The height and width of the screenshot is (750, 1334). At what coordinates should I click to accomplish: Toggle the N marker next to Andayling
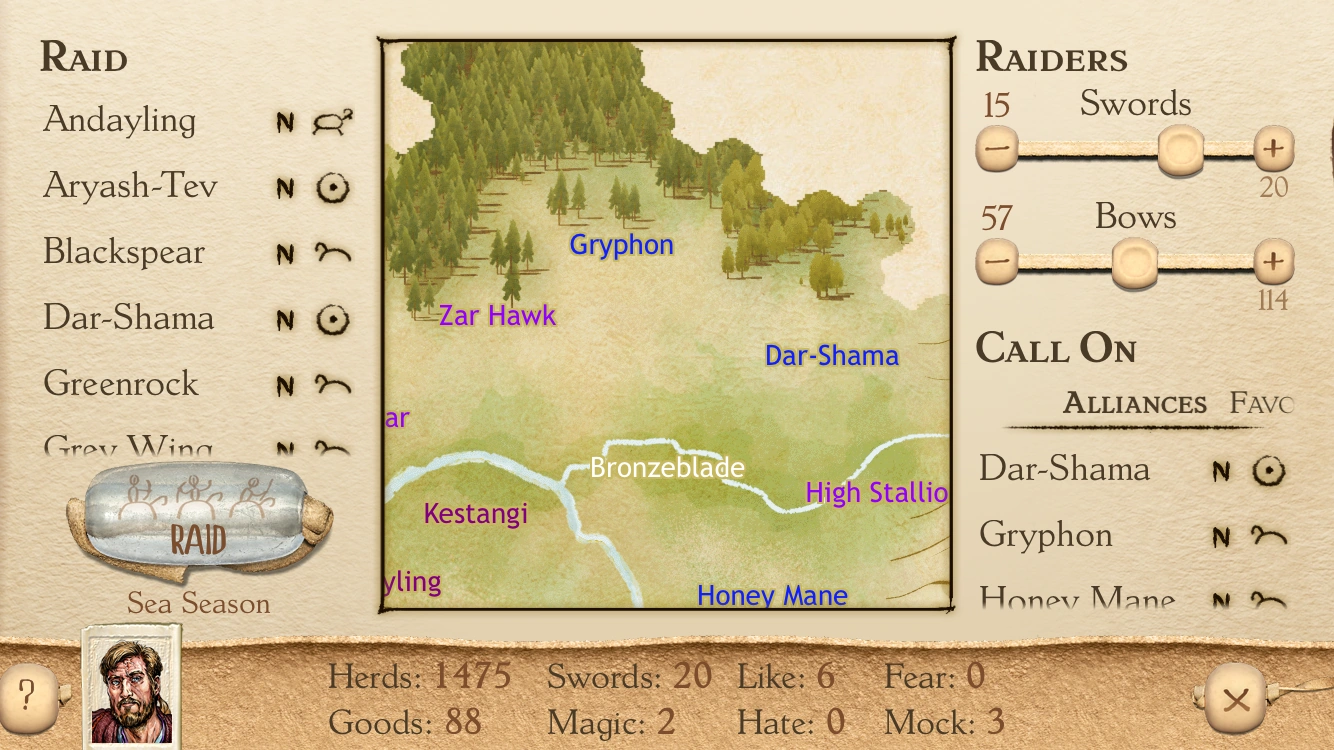[285, 122]
